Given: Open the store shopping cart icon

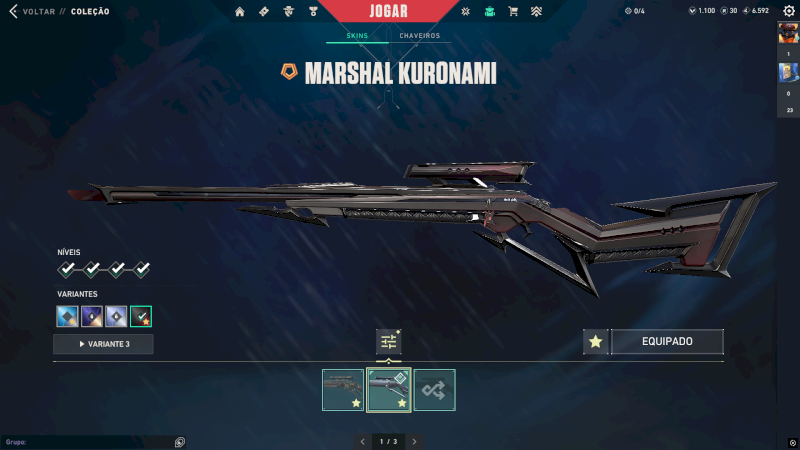Looking at the screenshot, I should (513, 12).
